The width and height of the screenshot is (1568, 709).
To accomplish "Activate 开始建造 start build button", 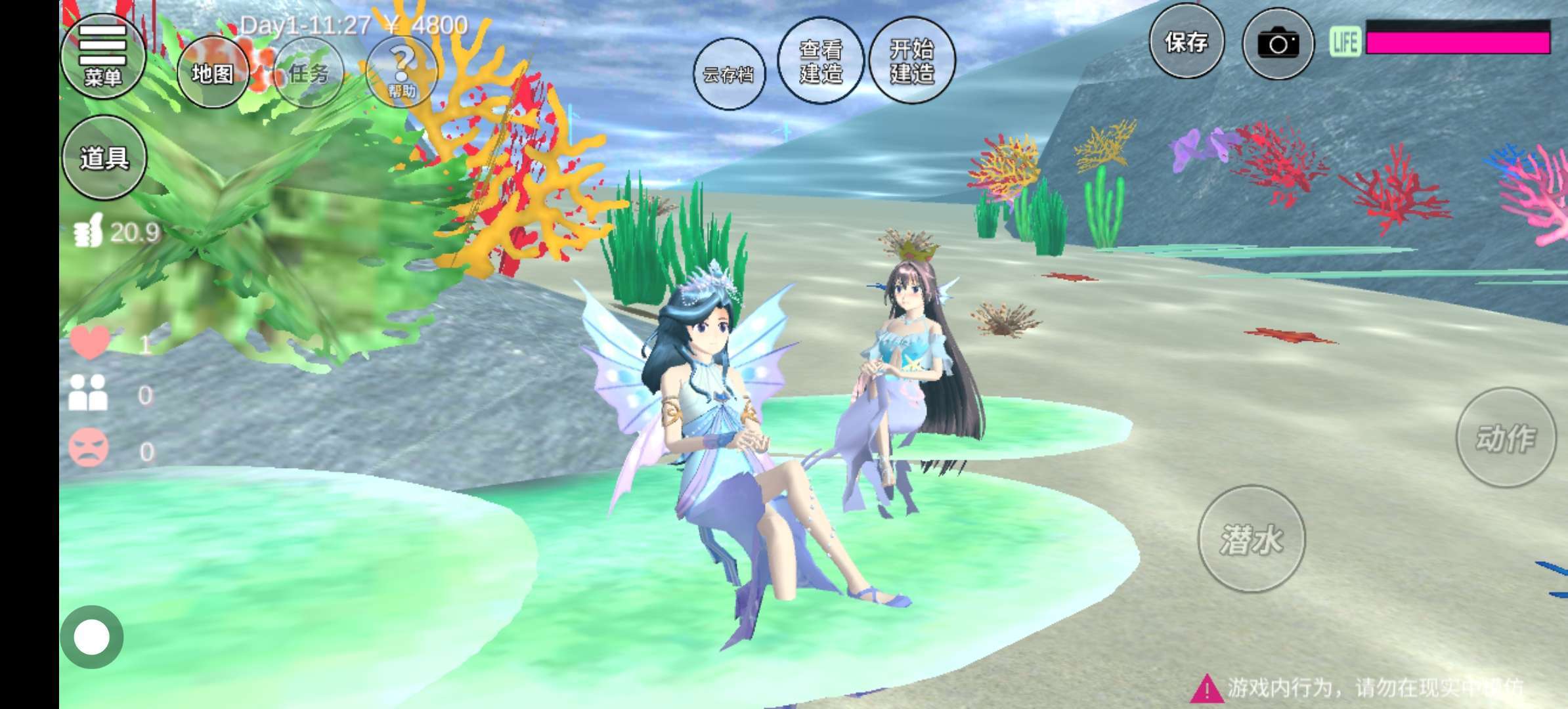I will (x=911, y=60).
